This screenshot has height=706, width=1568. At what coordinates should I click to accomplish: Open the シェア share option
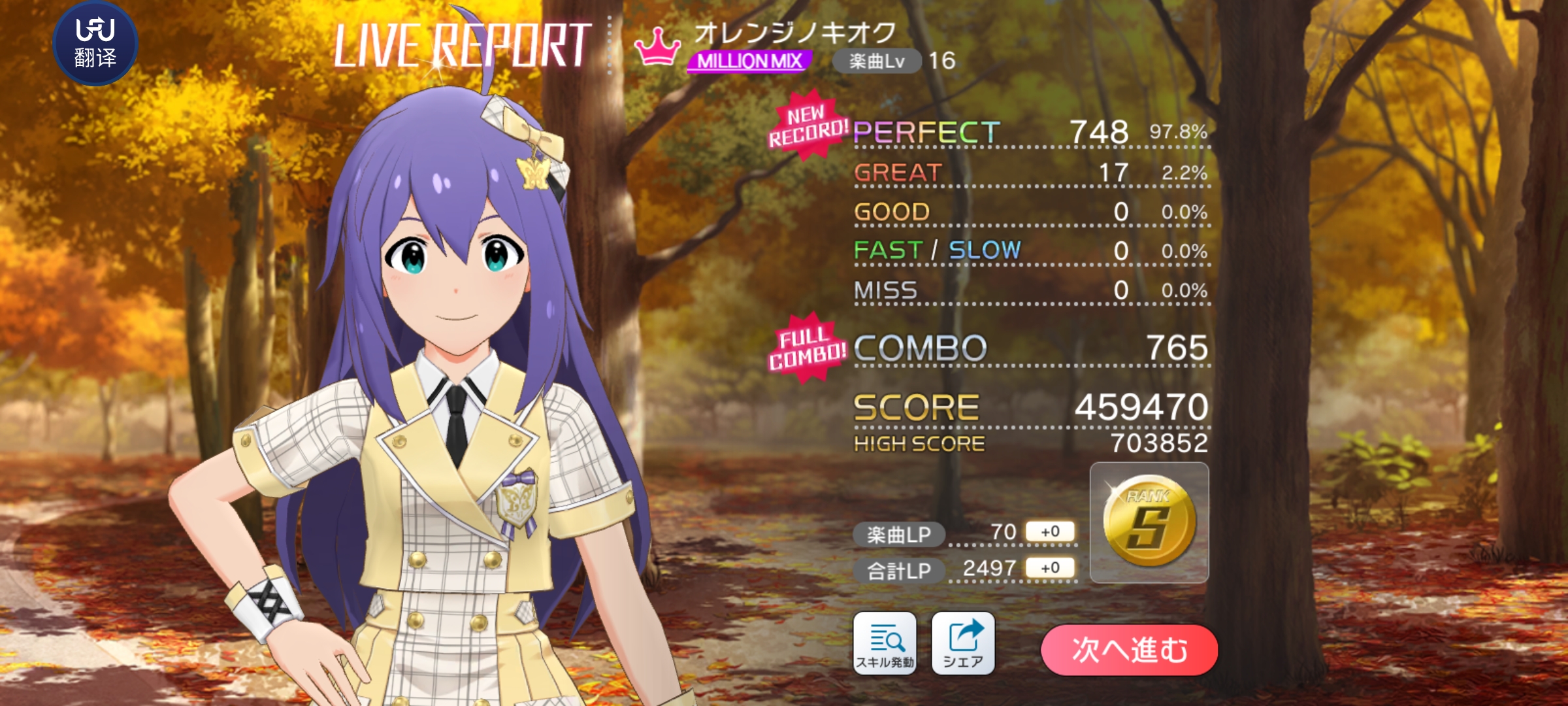click(x=962, y=643)
